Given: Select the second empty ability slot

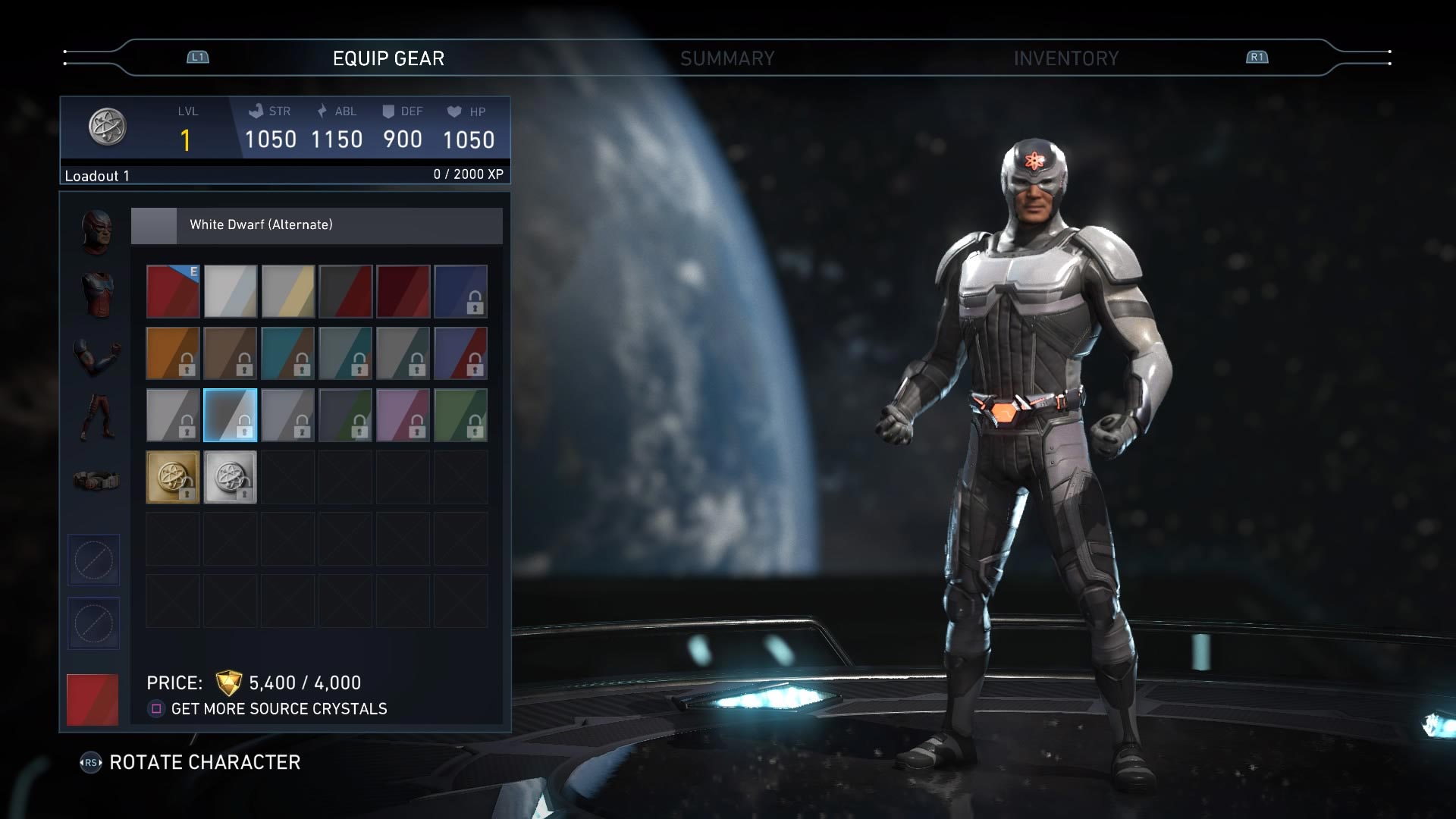Looking at the screenshot, I should click(x=95, y=623).
